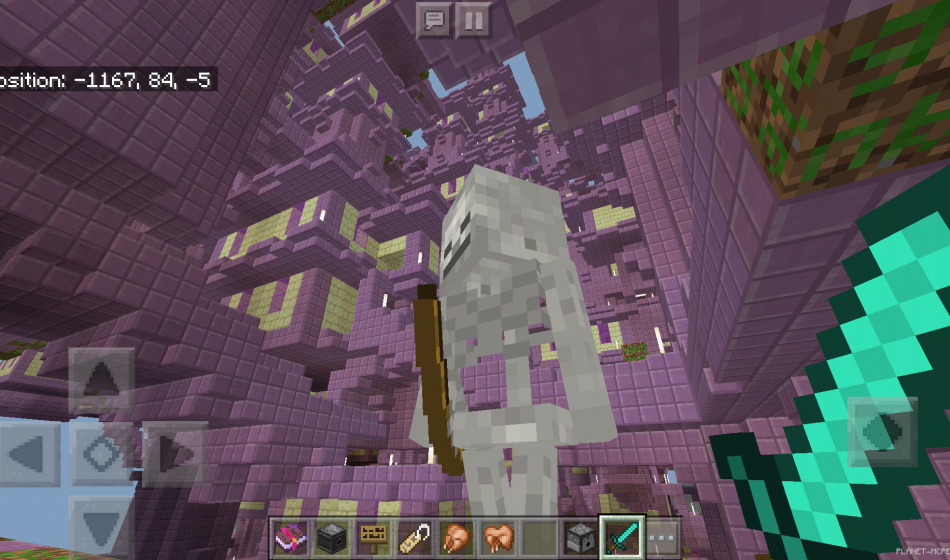Select the wooden sign slot
Image resolution: width=950 pixels, height=560 pixels.
click(373, 539)
